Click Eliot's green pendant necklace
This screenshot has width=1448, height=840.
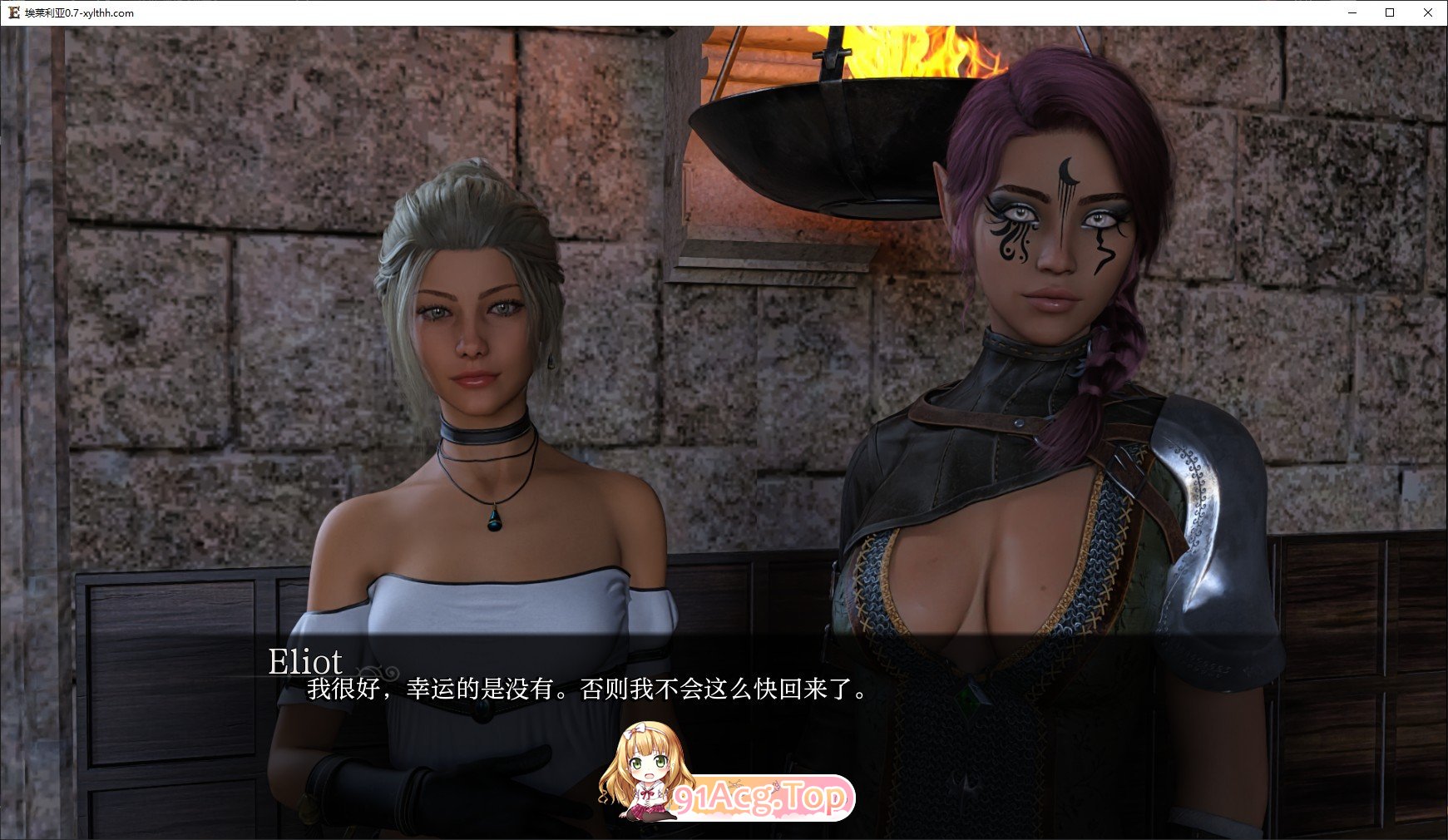493,520
